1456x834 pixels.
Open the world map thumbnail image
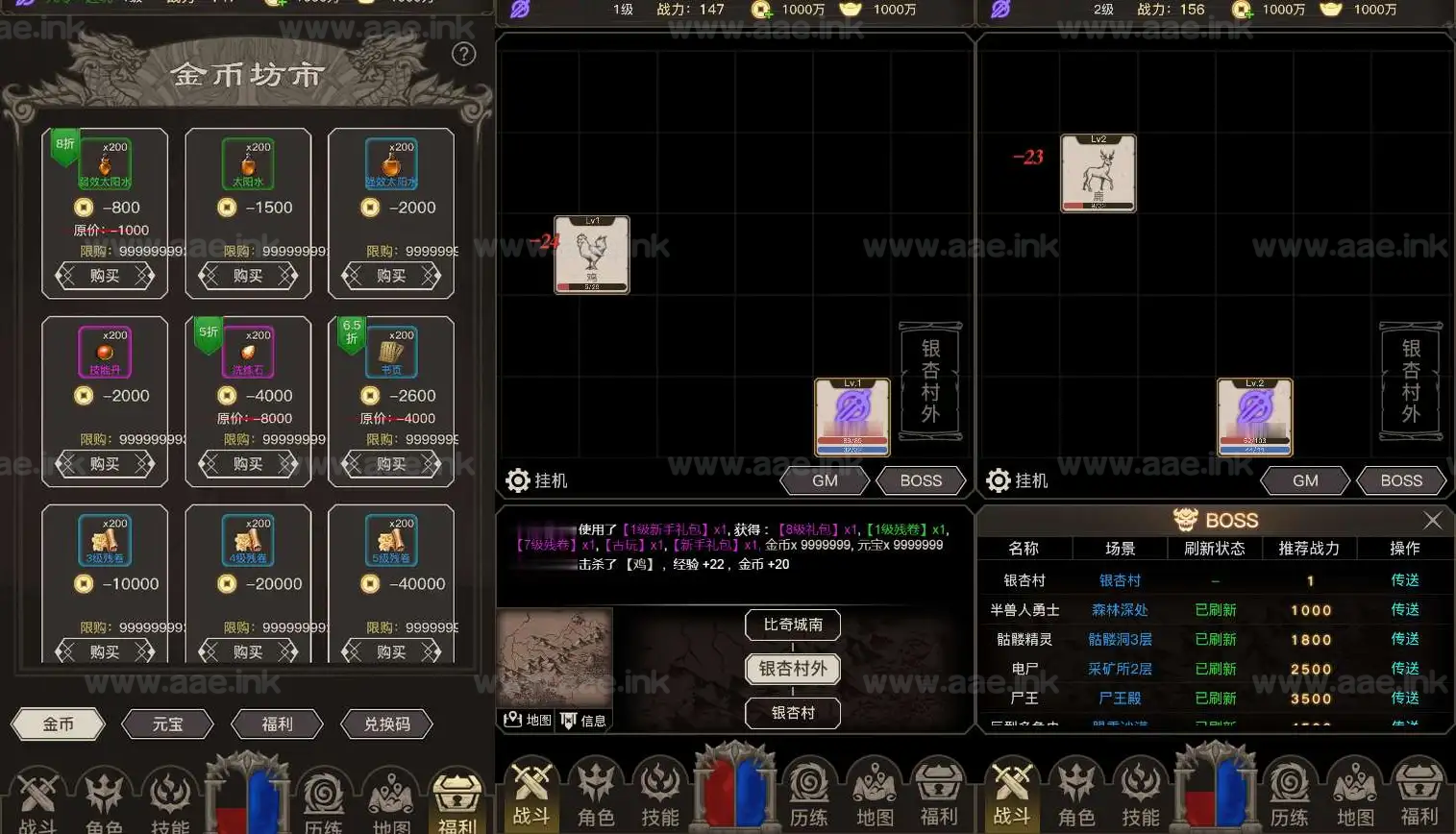click(x=555, y=658)
